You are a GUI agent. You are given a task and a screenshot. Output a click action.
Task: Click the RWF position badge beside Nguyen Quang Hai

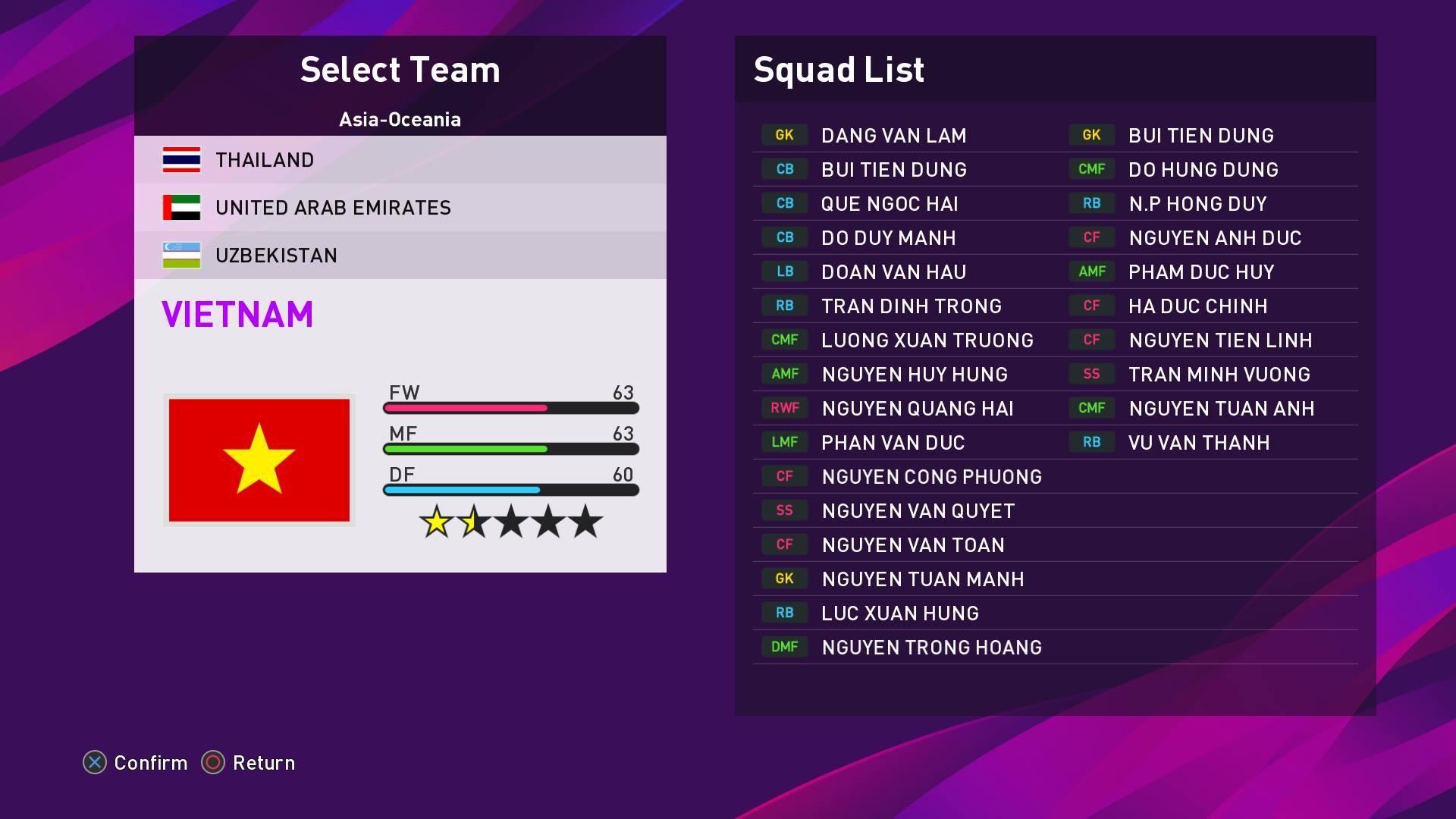(x=783, y=408)
